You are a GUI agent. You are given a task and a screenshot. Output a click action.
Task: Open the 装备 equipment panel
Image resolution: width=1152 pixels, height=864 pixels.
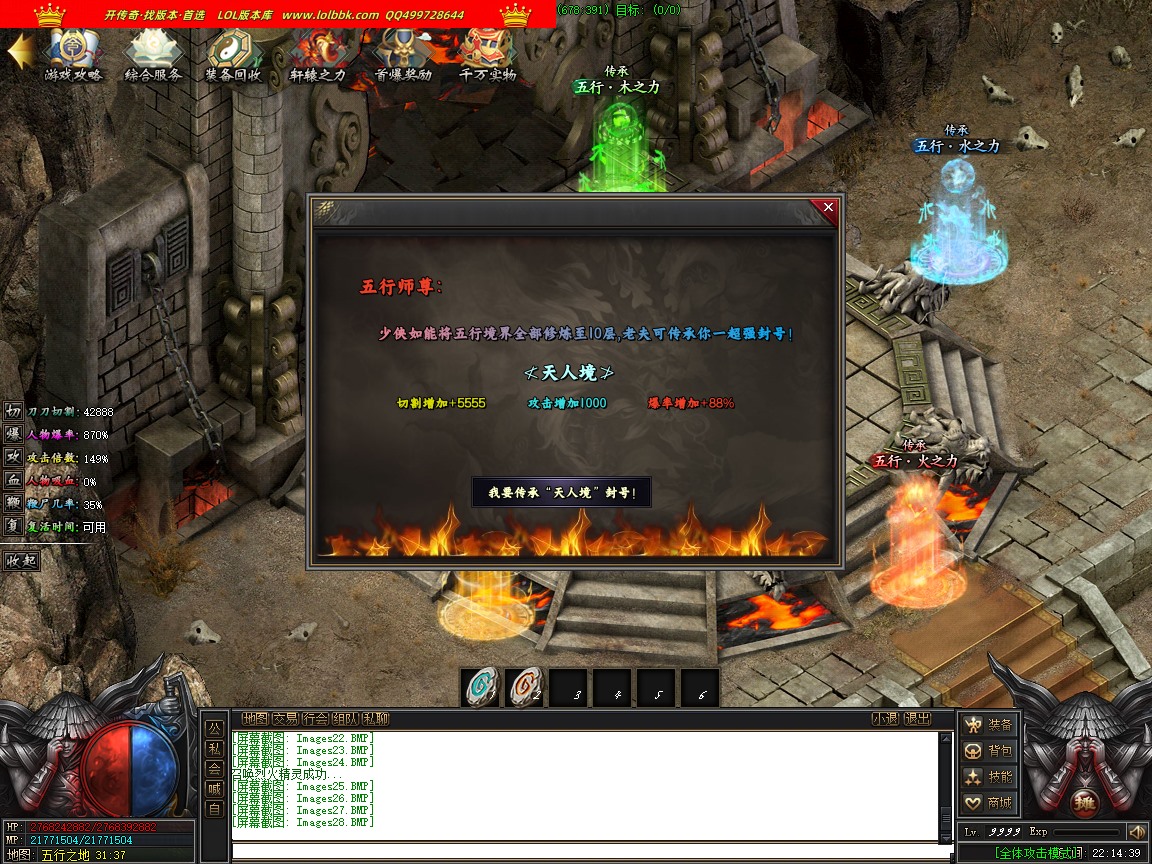click(989, 724)
